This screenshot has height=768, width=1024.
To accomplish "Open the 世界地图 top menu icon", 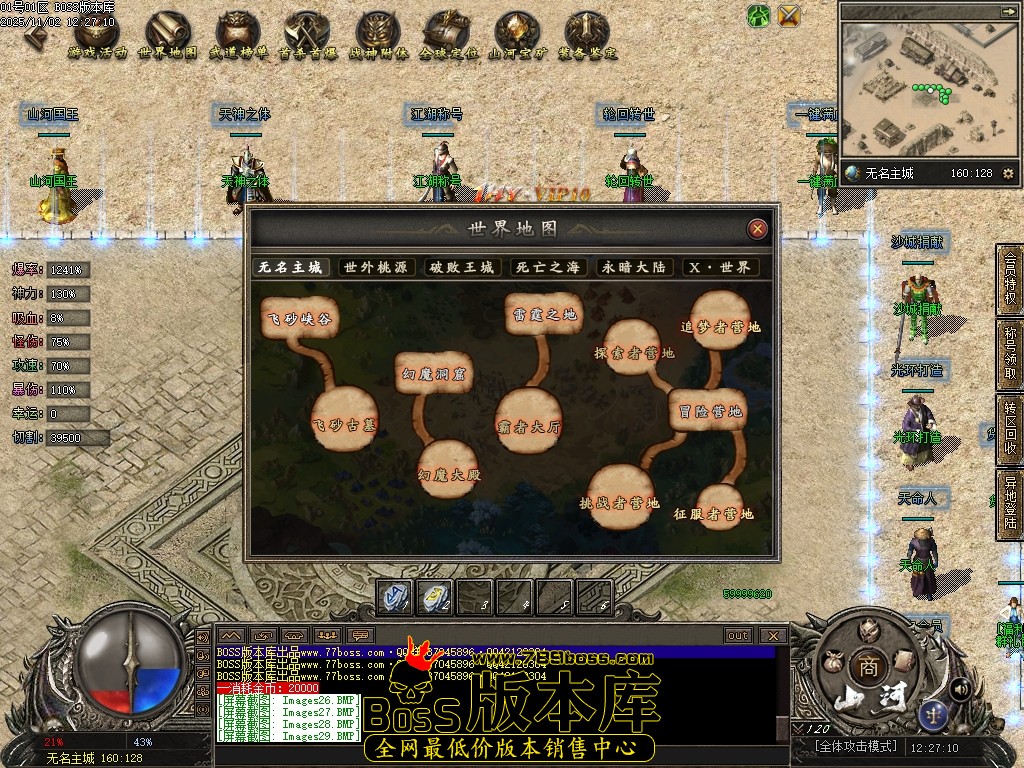I will click(x=167, y=36).
